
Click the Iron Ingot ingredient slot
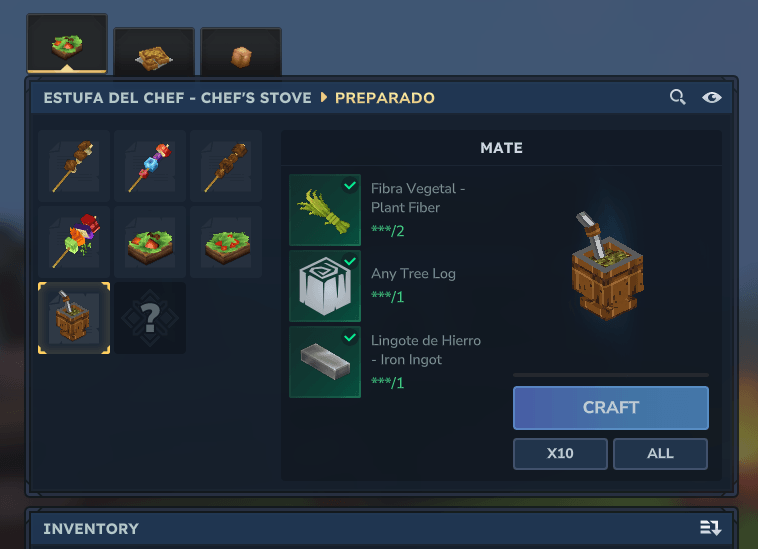coord(325,362)
